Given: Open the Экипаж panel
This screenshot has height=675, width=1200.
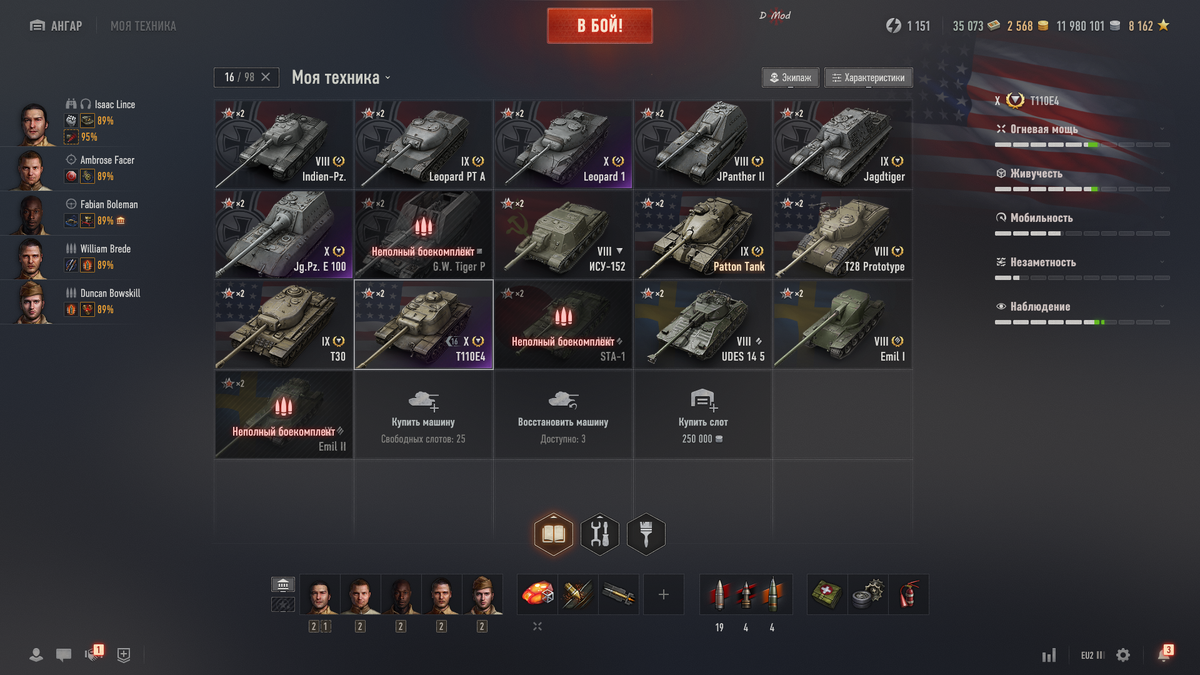Looking at the screenshot, I should pos(791,78).
